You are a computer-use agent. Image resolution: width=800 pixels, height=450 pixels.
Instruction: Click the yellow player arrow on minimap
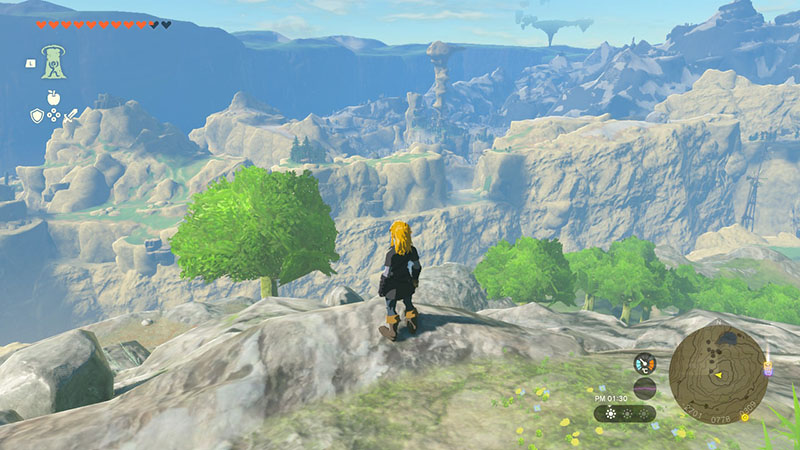[717, 375]
